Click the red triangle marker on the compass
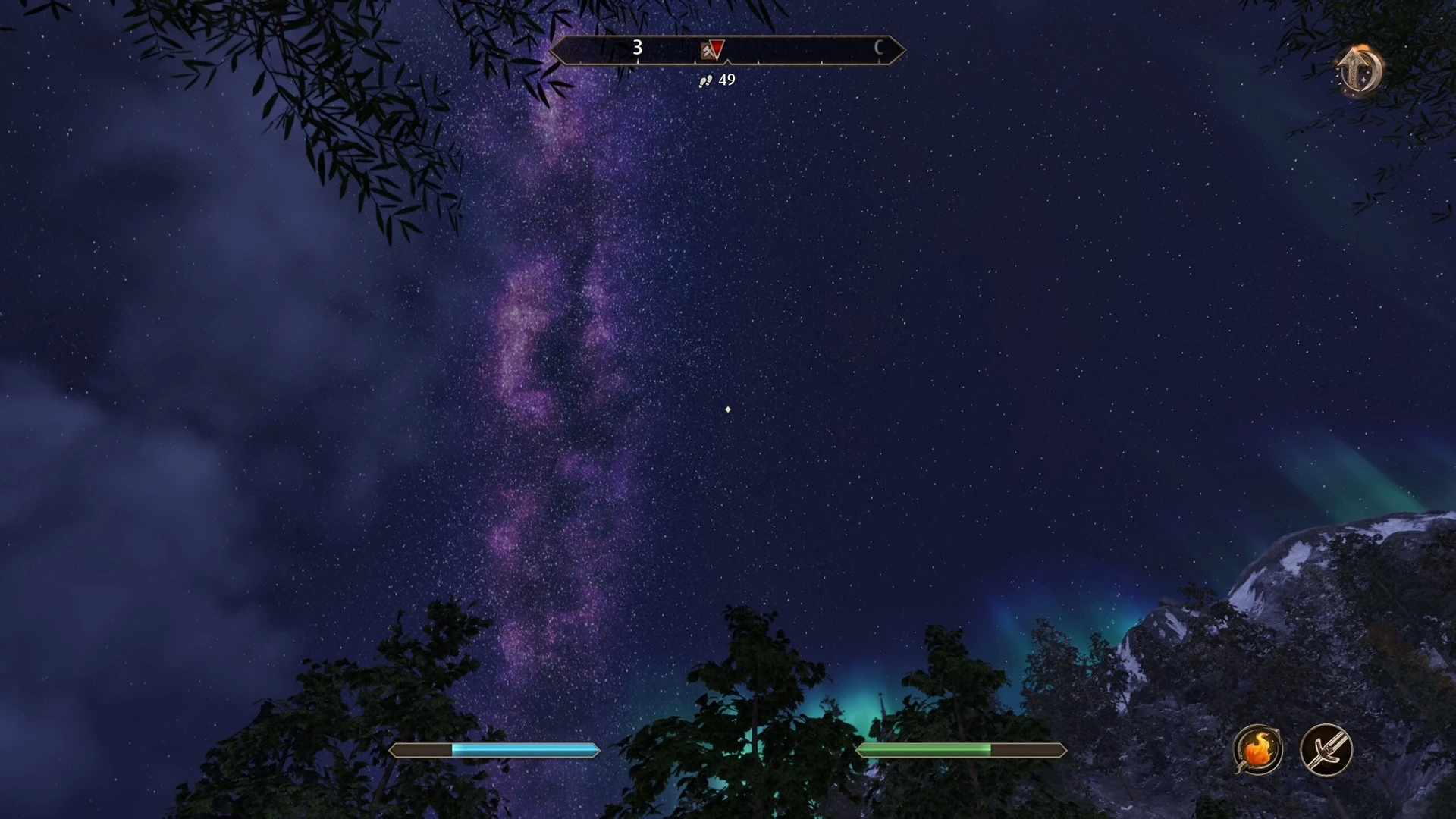1456x819 pixels. click(717, 49)
